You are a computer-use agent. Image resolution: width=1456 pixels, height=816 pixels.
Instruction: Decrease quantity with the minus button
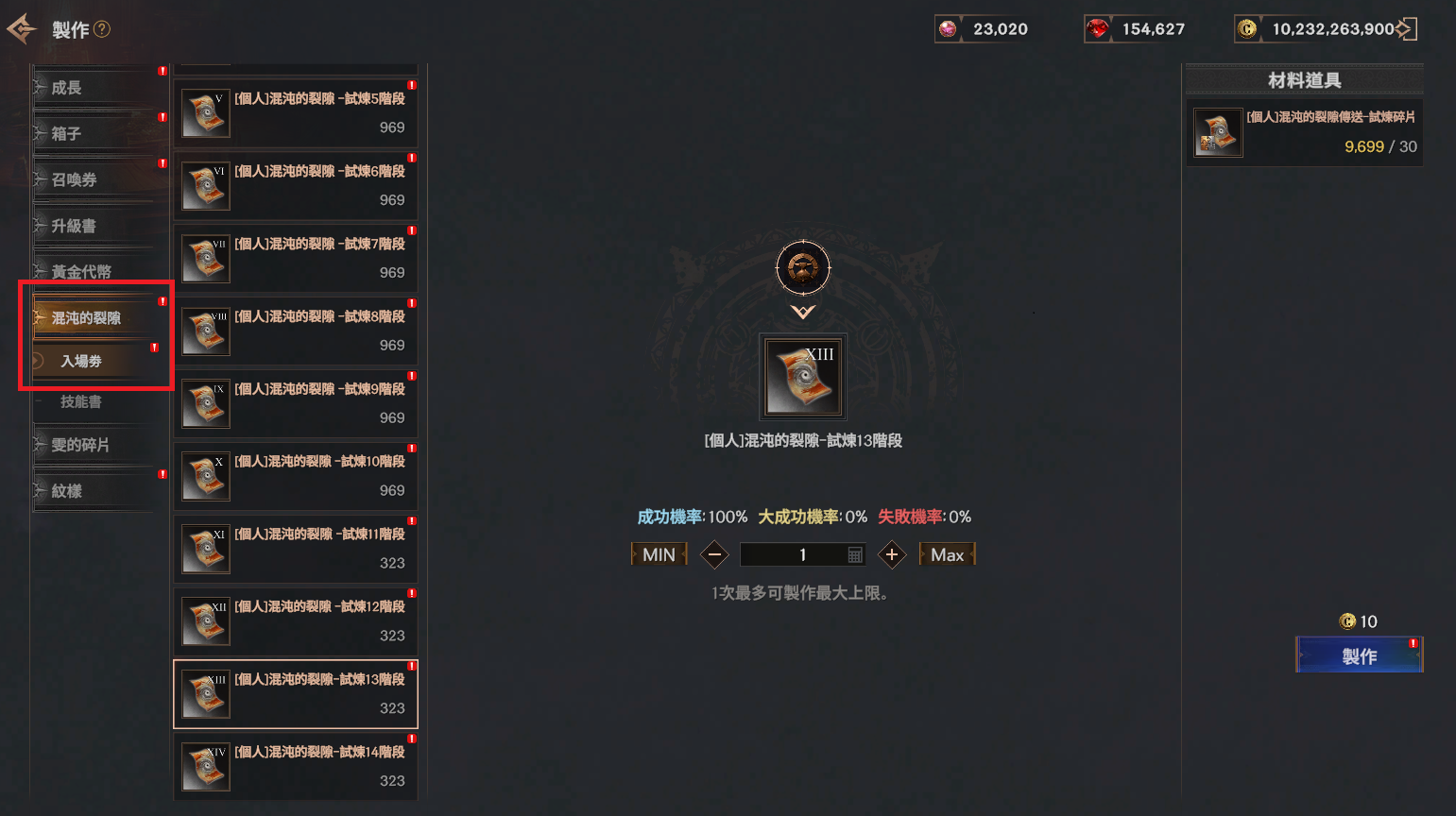click(x=714, y=555)
